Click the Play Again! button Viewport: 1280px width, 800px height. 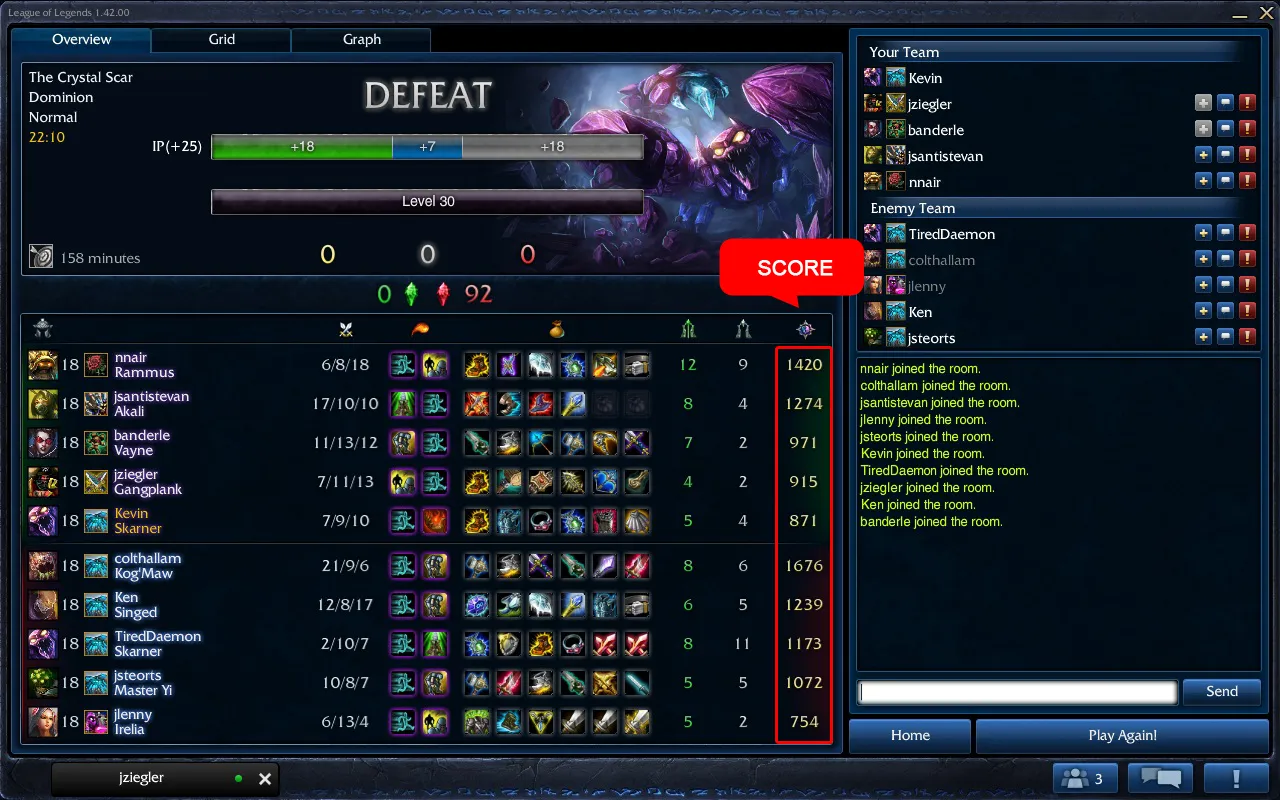(x=1122, y=735)
